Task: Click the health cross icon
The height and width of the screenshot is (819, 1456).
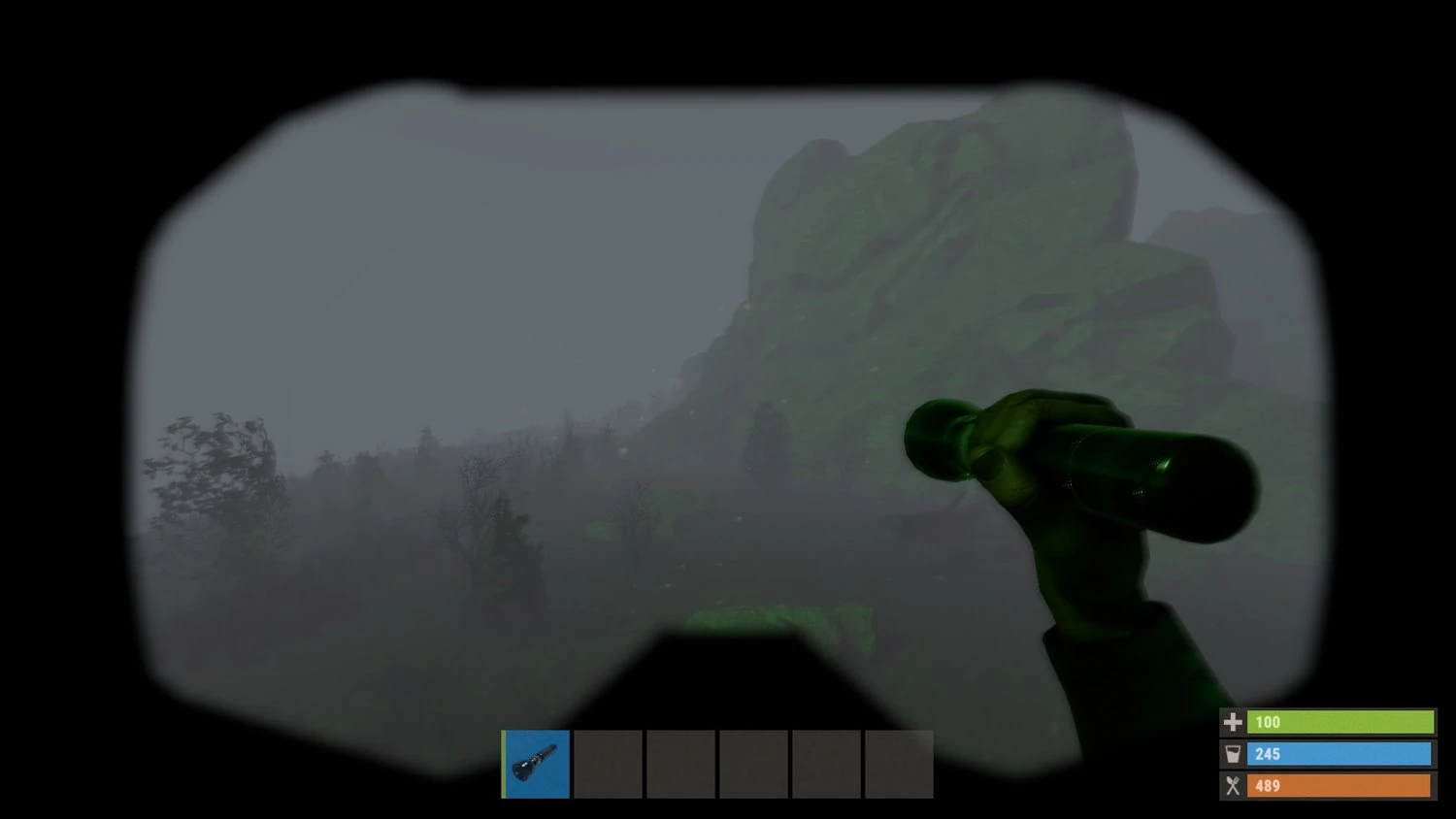Action: tap(1232, 722)
